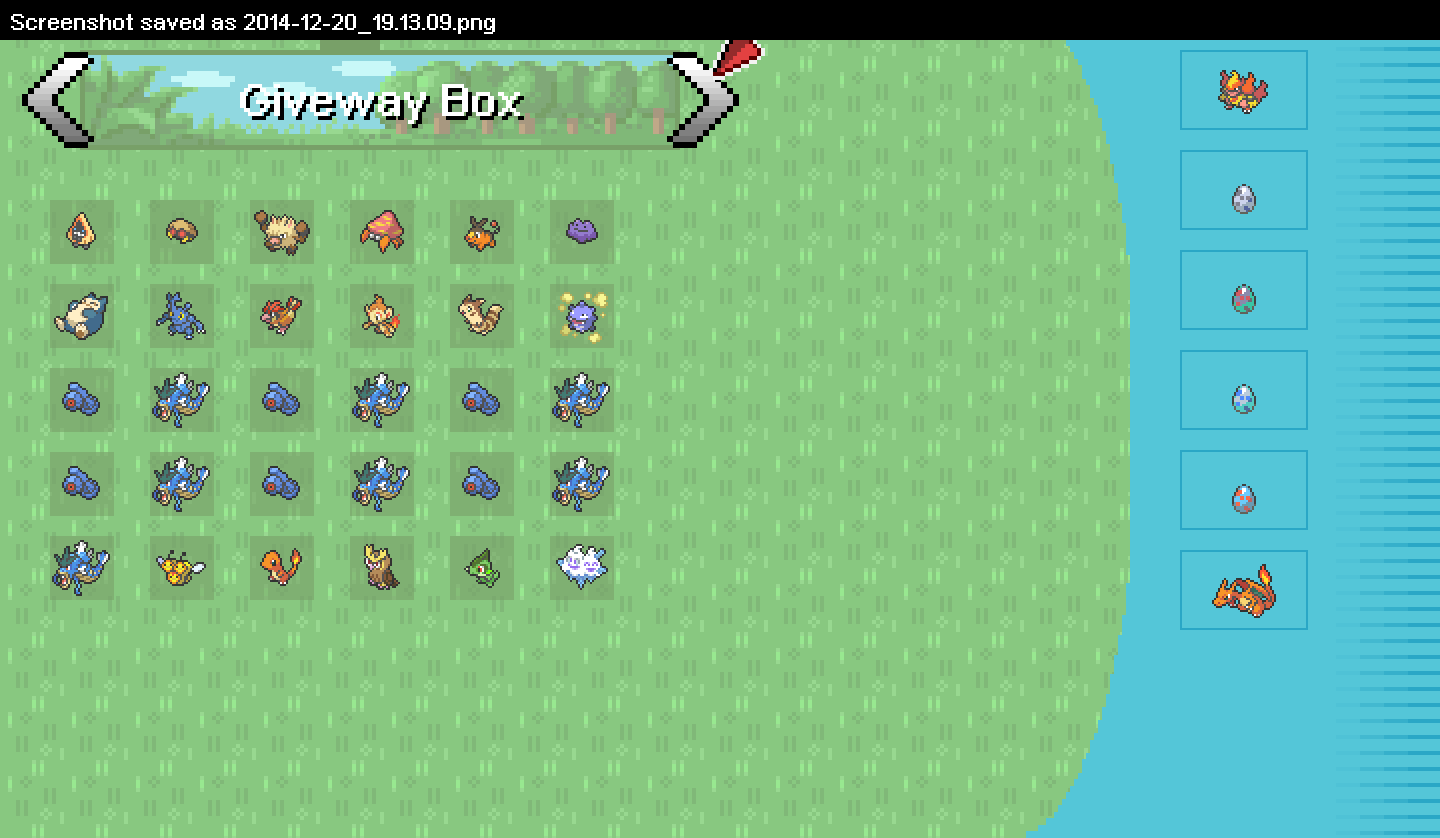The image size is (1440, 838).
Task: Select the Tepig in the box
Action: 482,232
